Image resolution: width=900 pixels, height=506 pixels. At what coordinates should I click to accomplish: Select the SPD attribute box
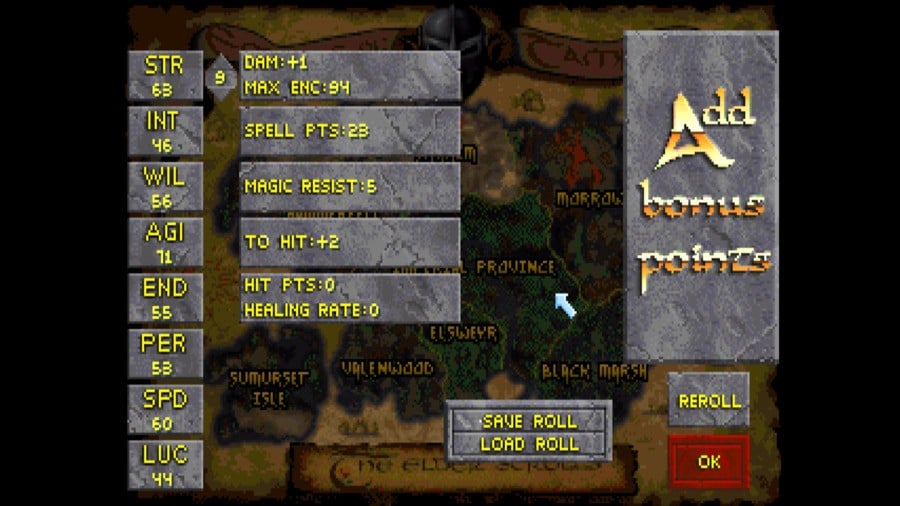(165, 409)
